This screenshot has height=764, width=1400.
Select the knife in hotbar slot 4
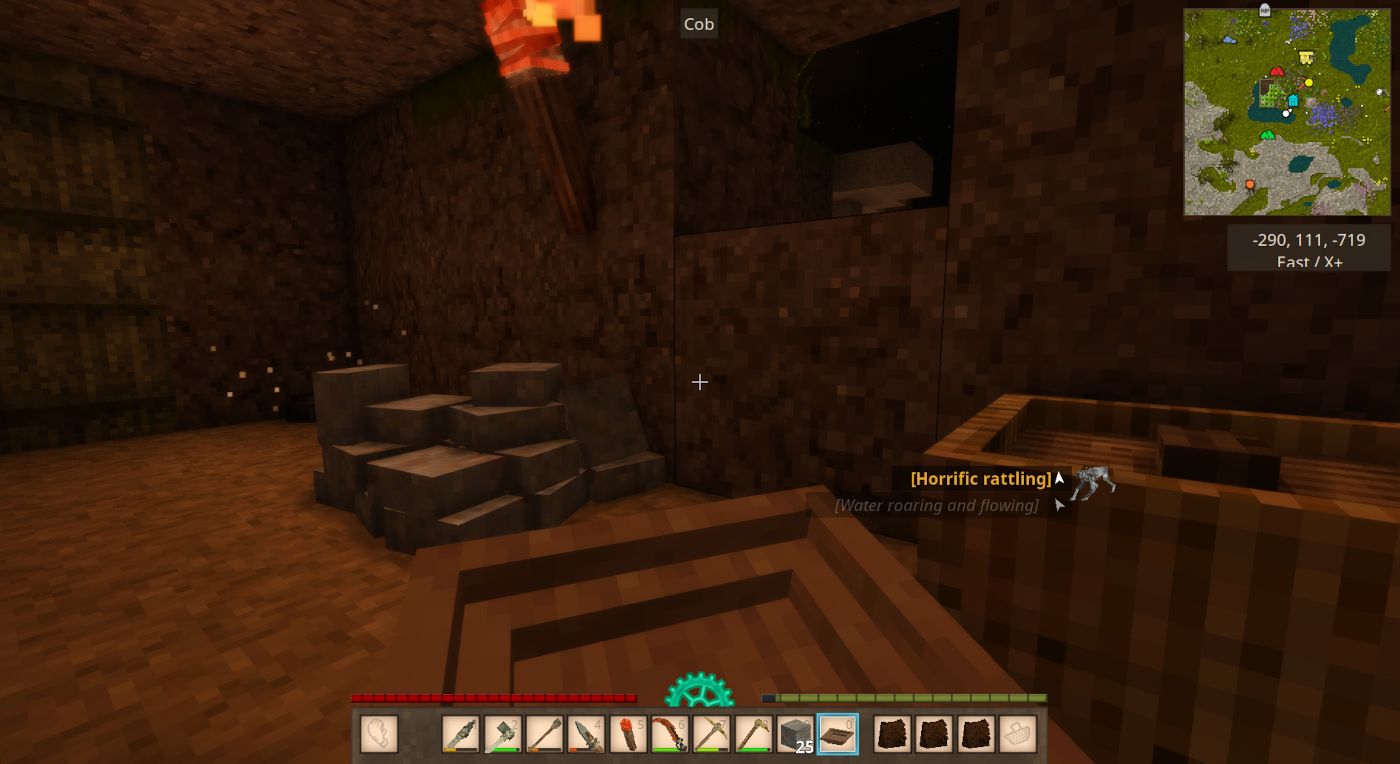click(587, 734)
